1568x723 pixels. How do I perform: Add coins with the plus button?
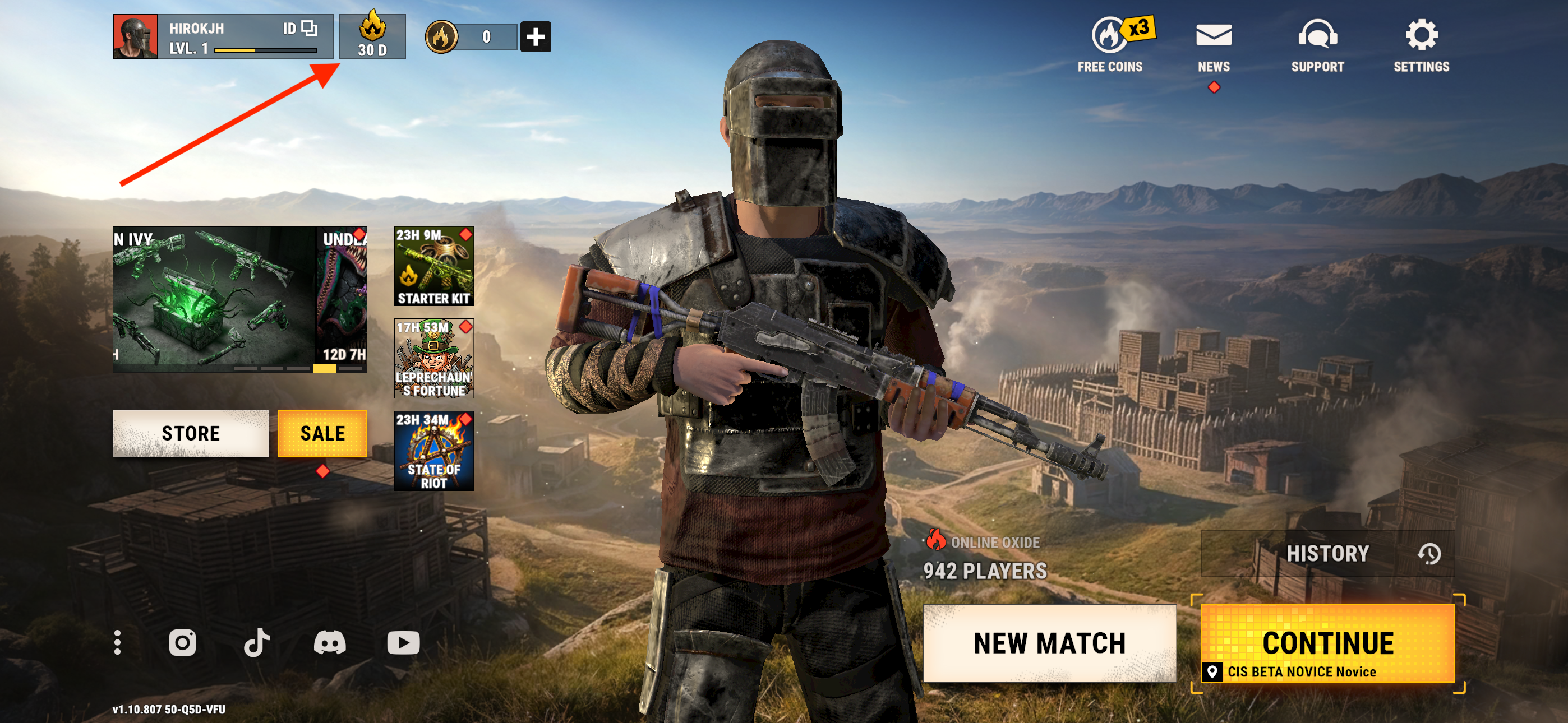[535, 37]
